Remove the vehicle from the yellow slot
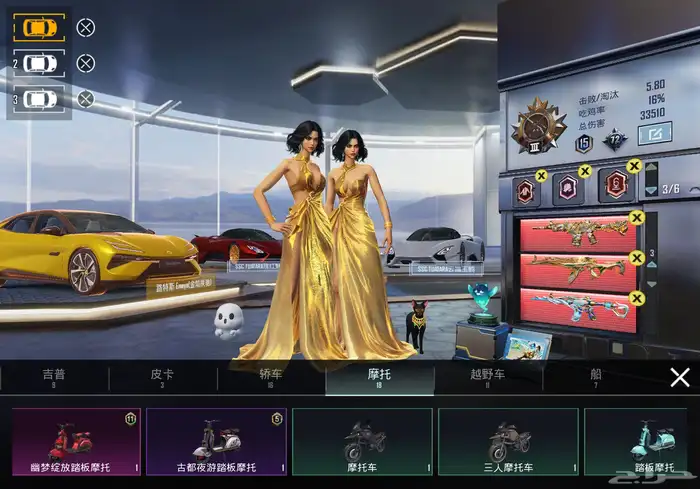Image resolution: width=700 pixels, height=489 pixels. [86, 28]
